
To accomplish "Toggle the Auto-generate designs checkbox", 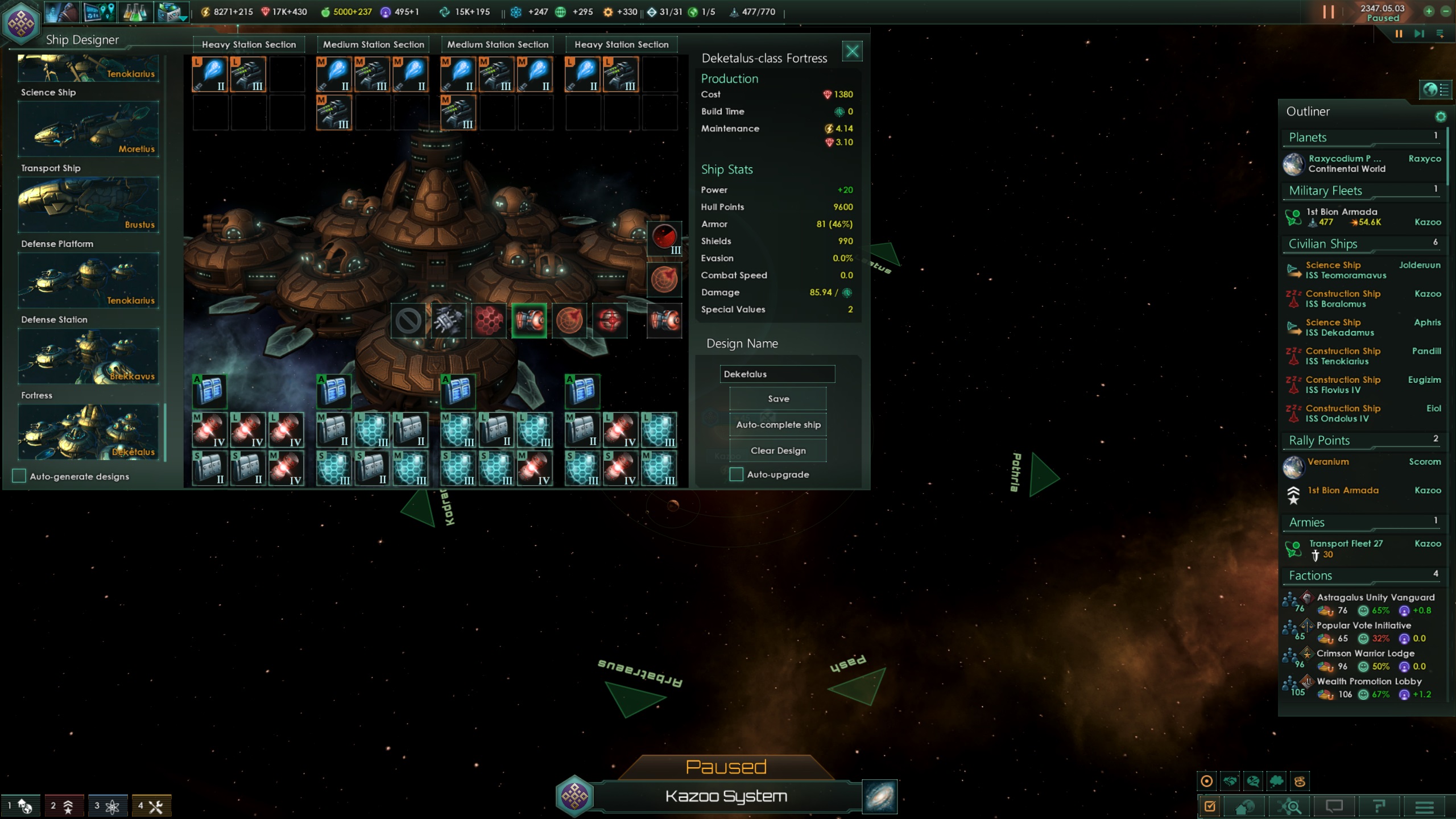I will (19, 476).
